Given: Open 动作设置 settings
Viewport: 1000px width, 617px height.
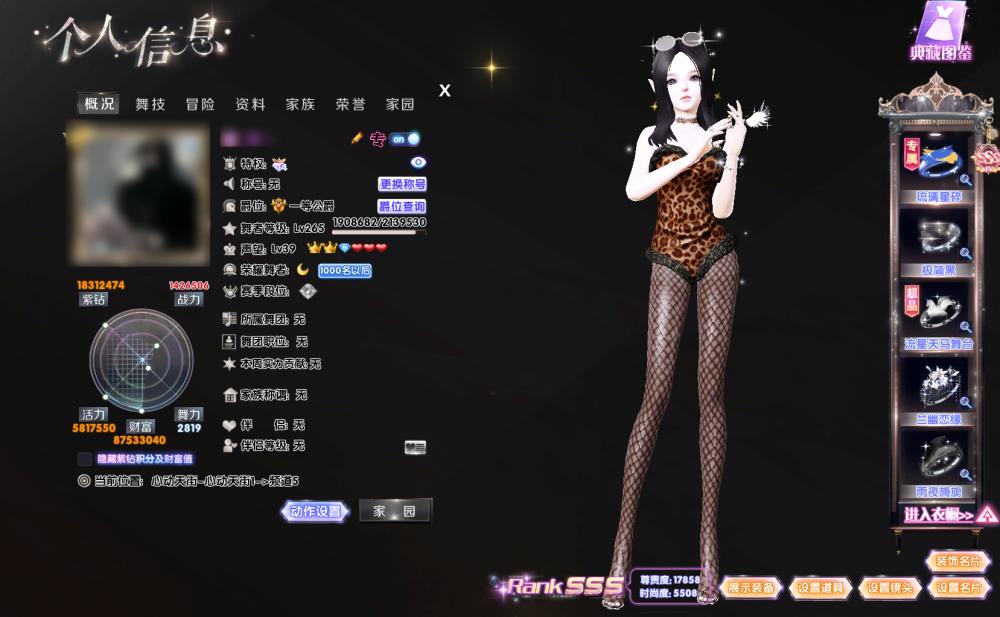Looking at the screenshot, I should click(x=316, y=511).
